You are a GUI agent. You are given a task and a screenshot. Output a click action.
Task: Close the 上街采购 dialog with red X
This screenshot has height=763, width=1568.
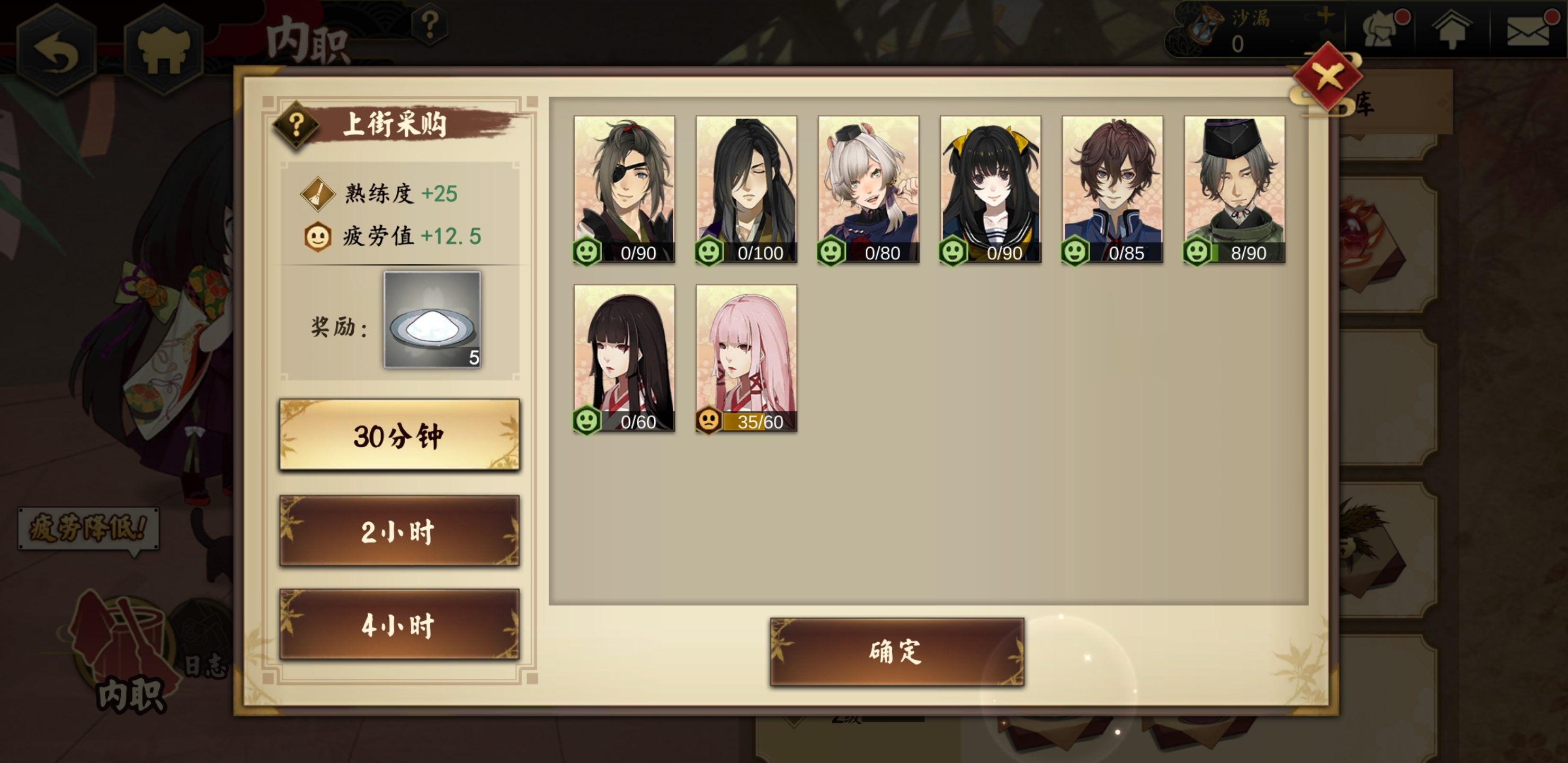[1328, 77]
